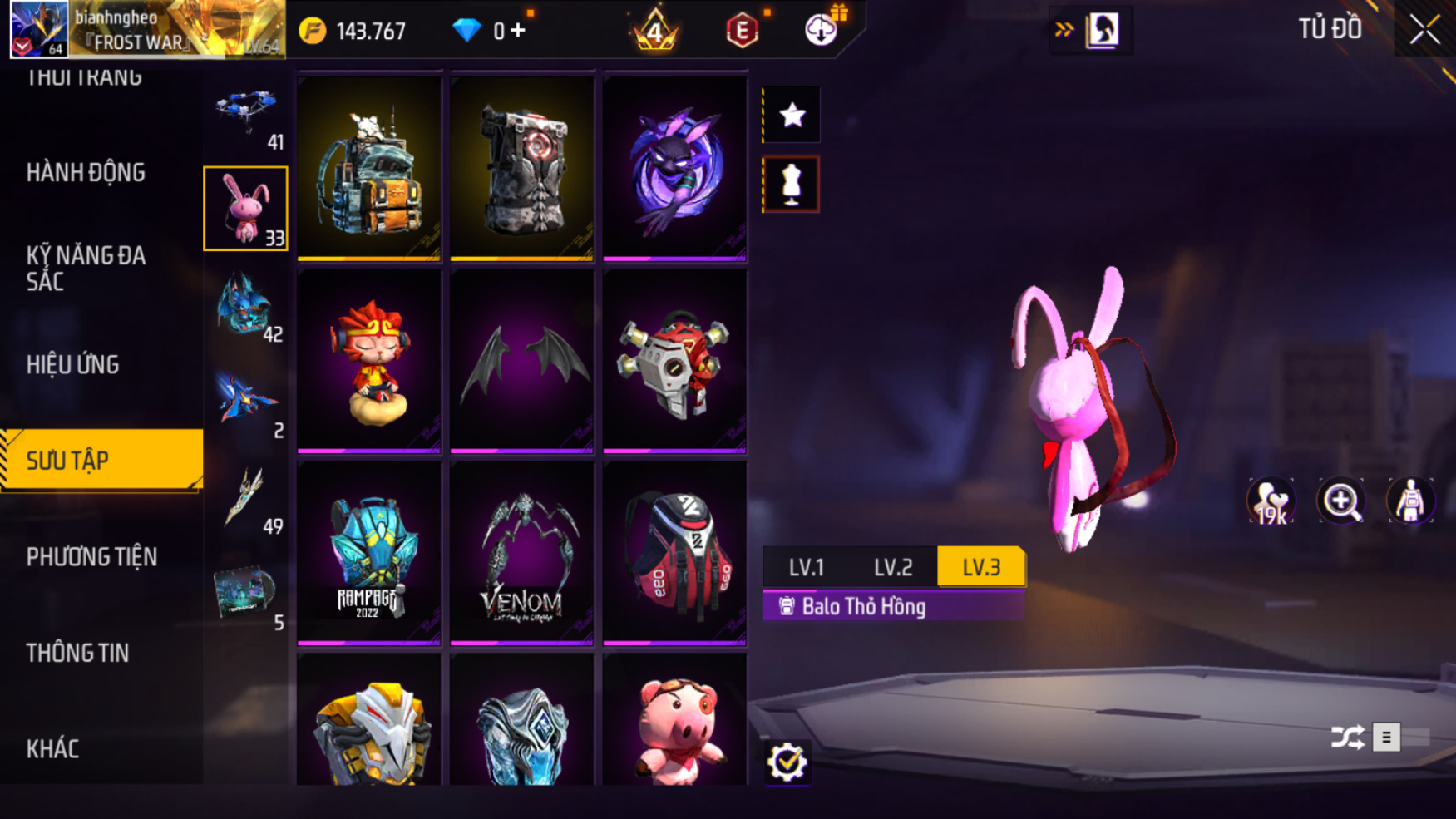Open the favorites star filter
Screen dimensions: 1456x819
coord(792,115)
